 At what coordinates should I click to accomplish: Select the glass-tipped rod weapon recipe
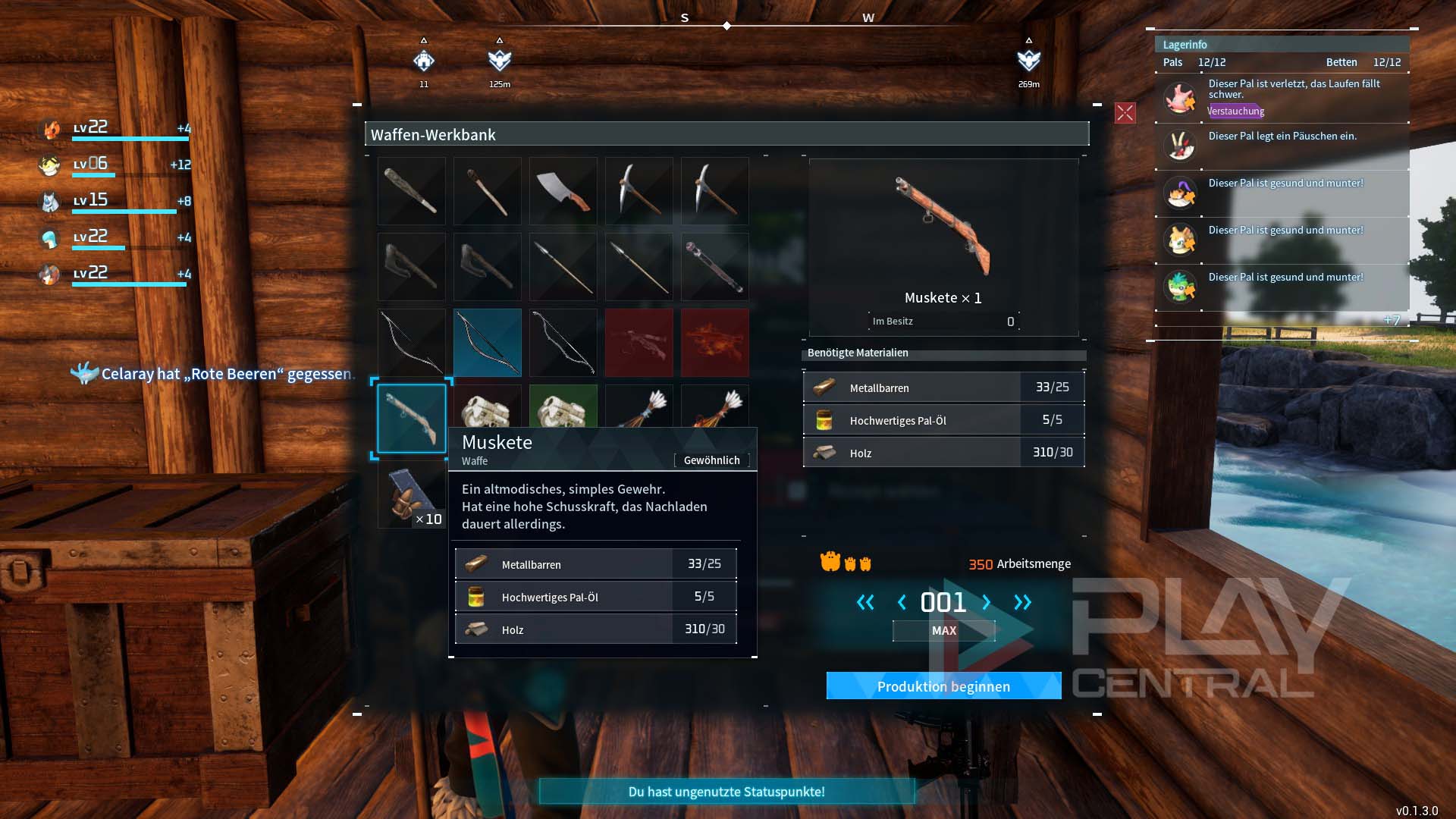click(x=714, y=266)
